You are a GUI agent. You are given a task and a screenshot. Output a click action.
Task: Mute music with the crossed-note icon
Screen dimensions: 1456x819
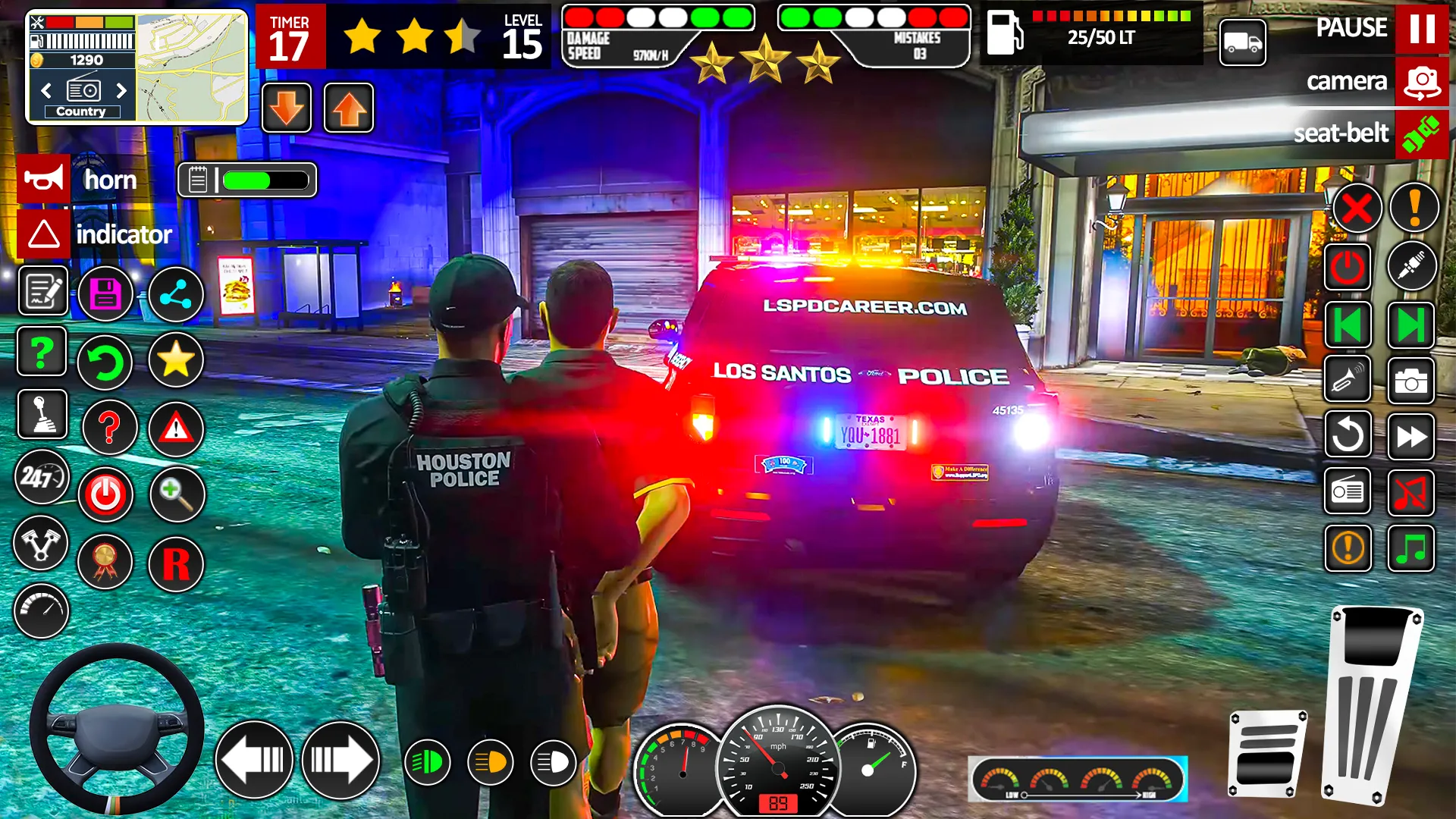1410,493
